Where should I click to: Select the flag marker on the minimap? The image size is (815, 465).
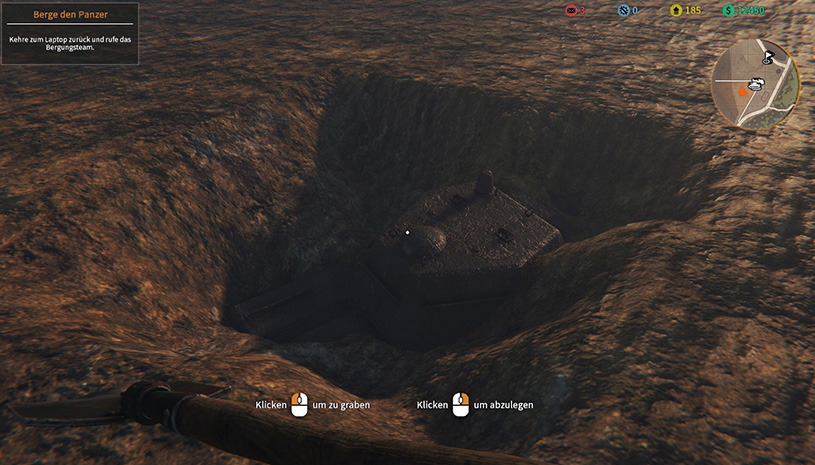point(768,57)
